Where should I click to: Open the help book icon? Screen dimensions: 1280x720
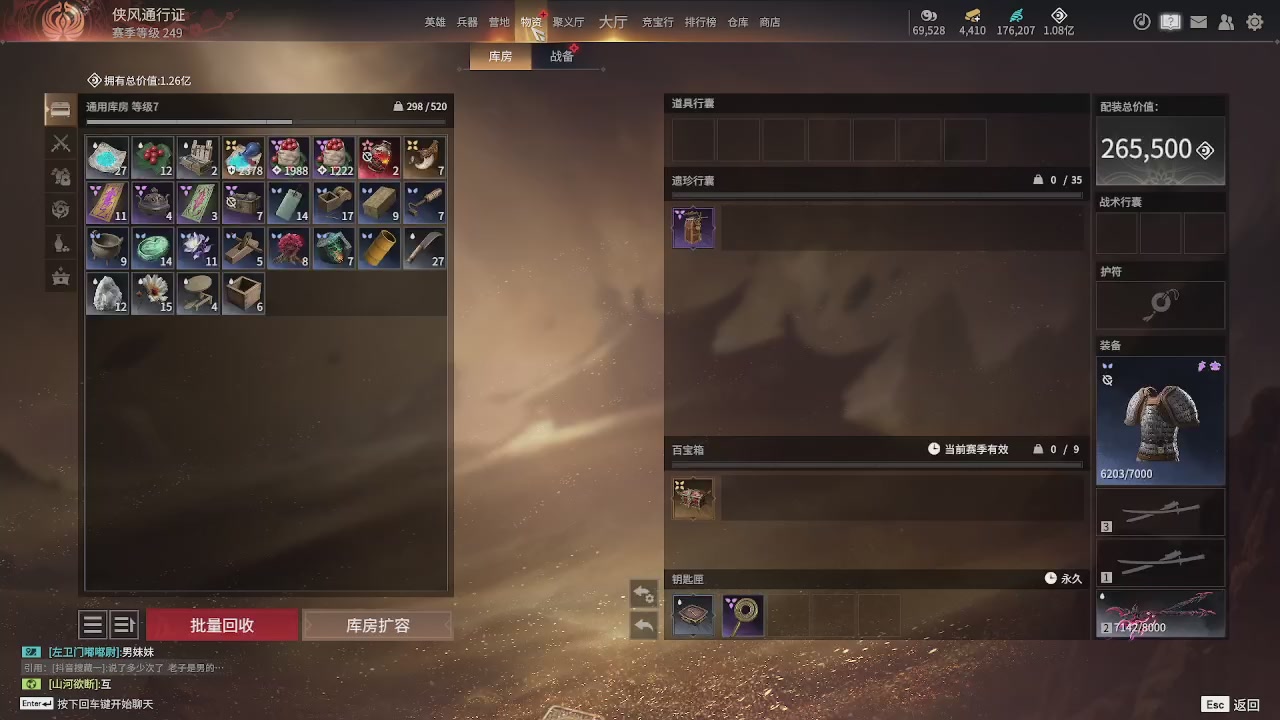(x=1170, y=21)
